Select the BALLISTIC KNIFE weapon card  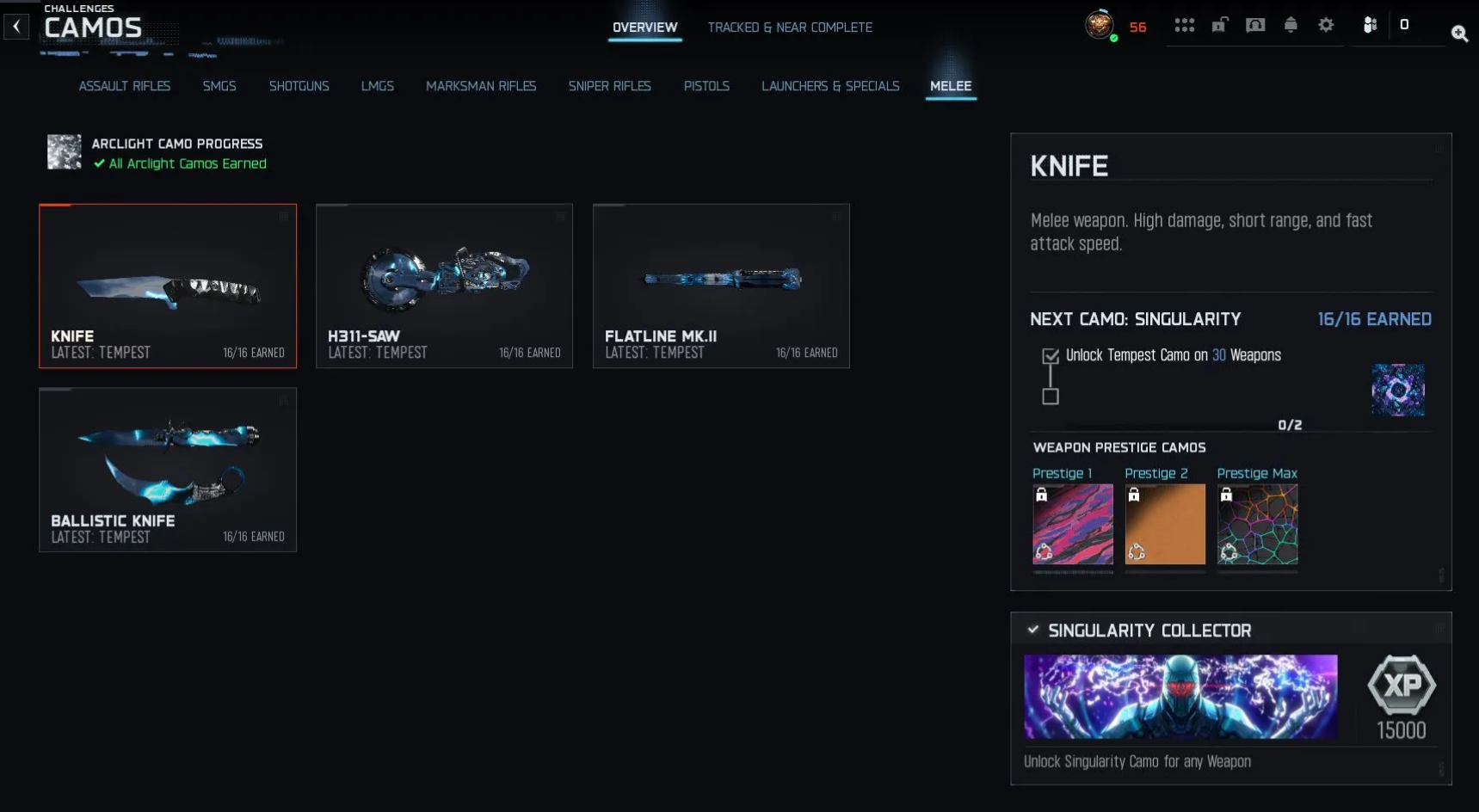168,470
